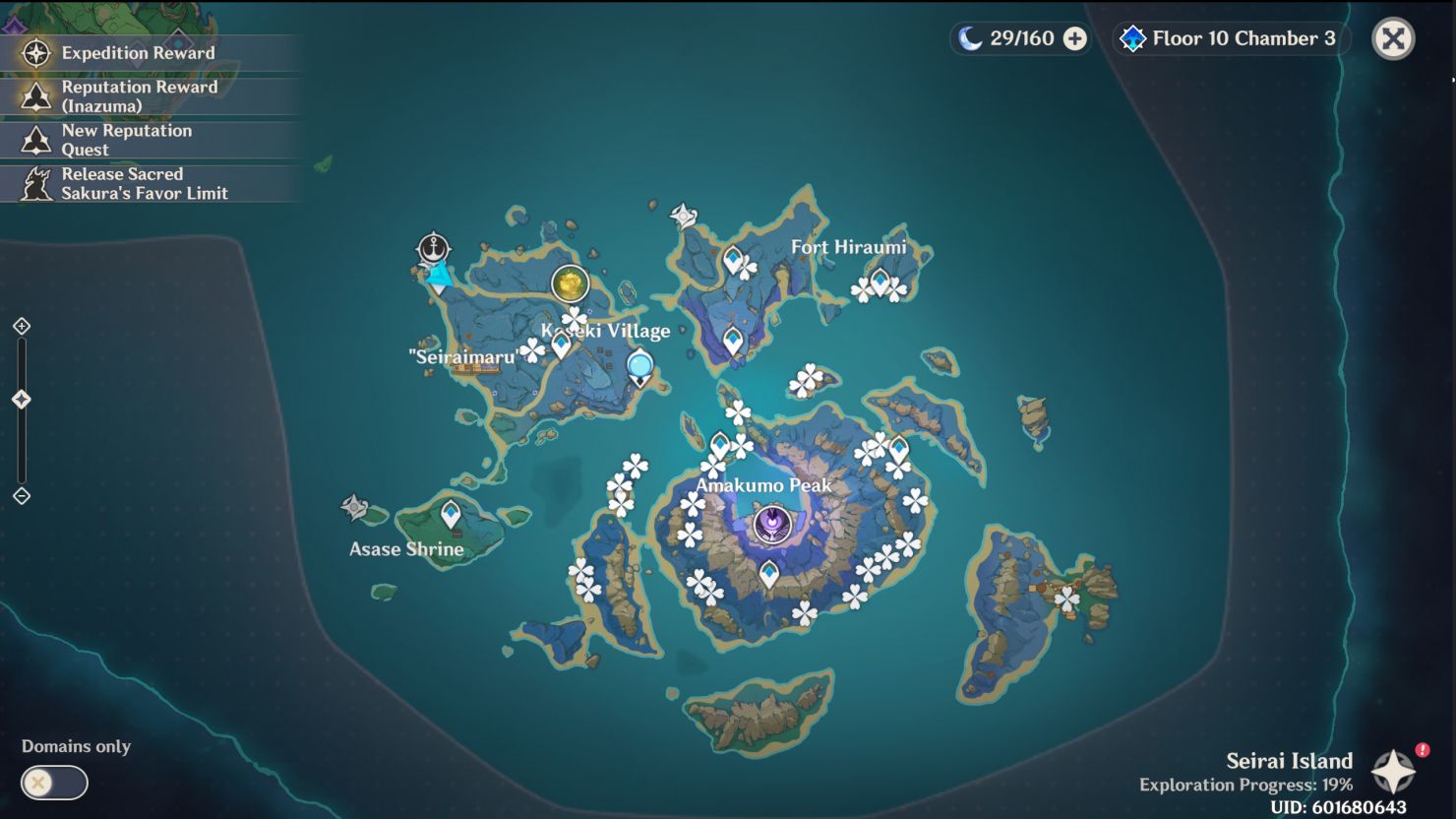Click the Spiral Abyss icon beside Floor 10 Chamber 3
The image size is (1456, 819).
coord(1133,38)
